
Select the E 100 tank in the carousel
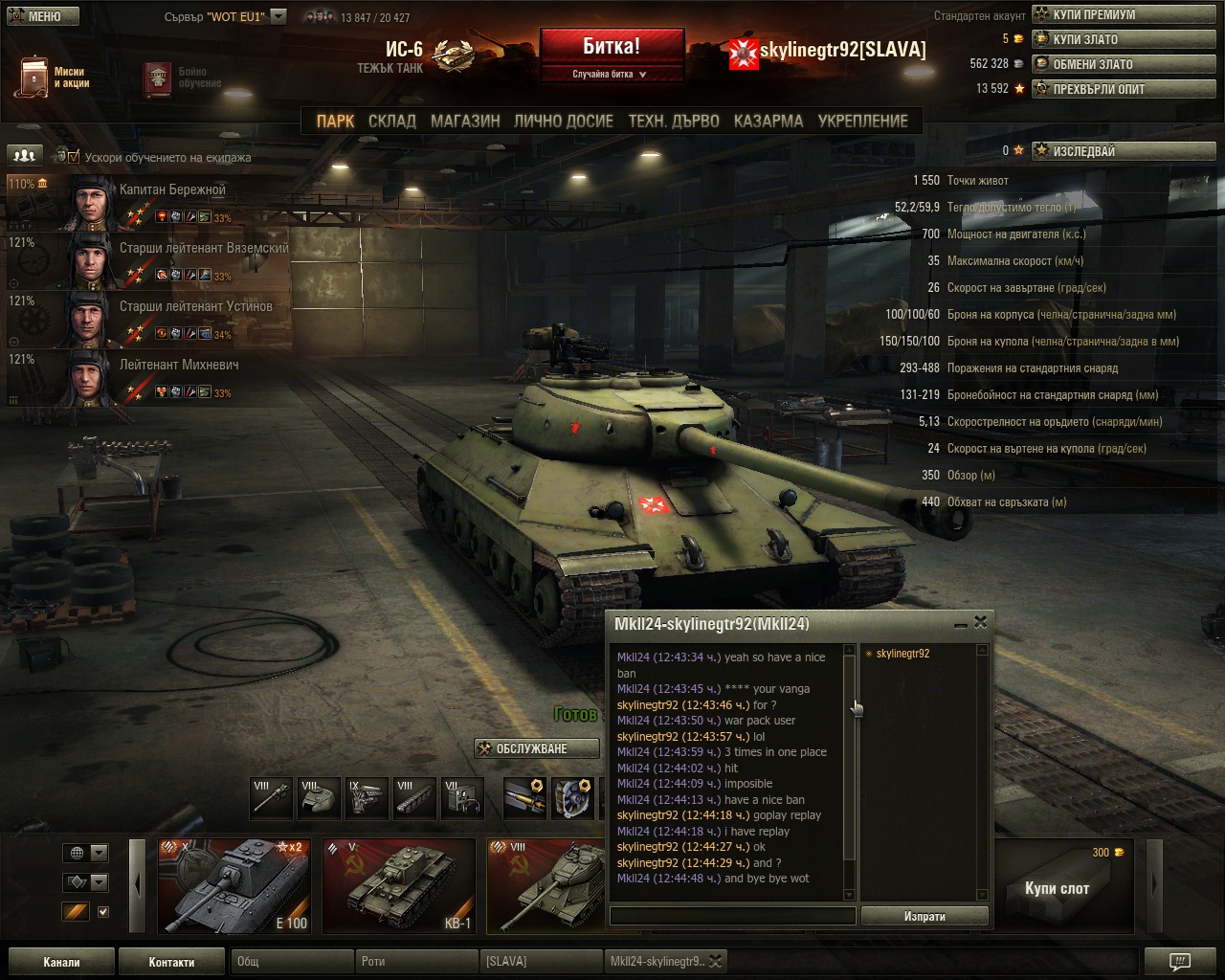234,885
